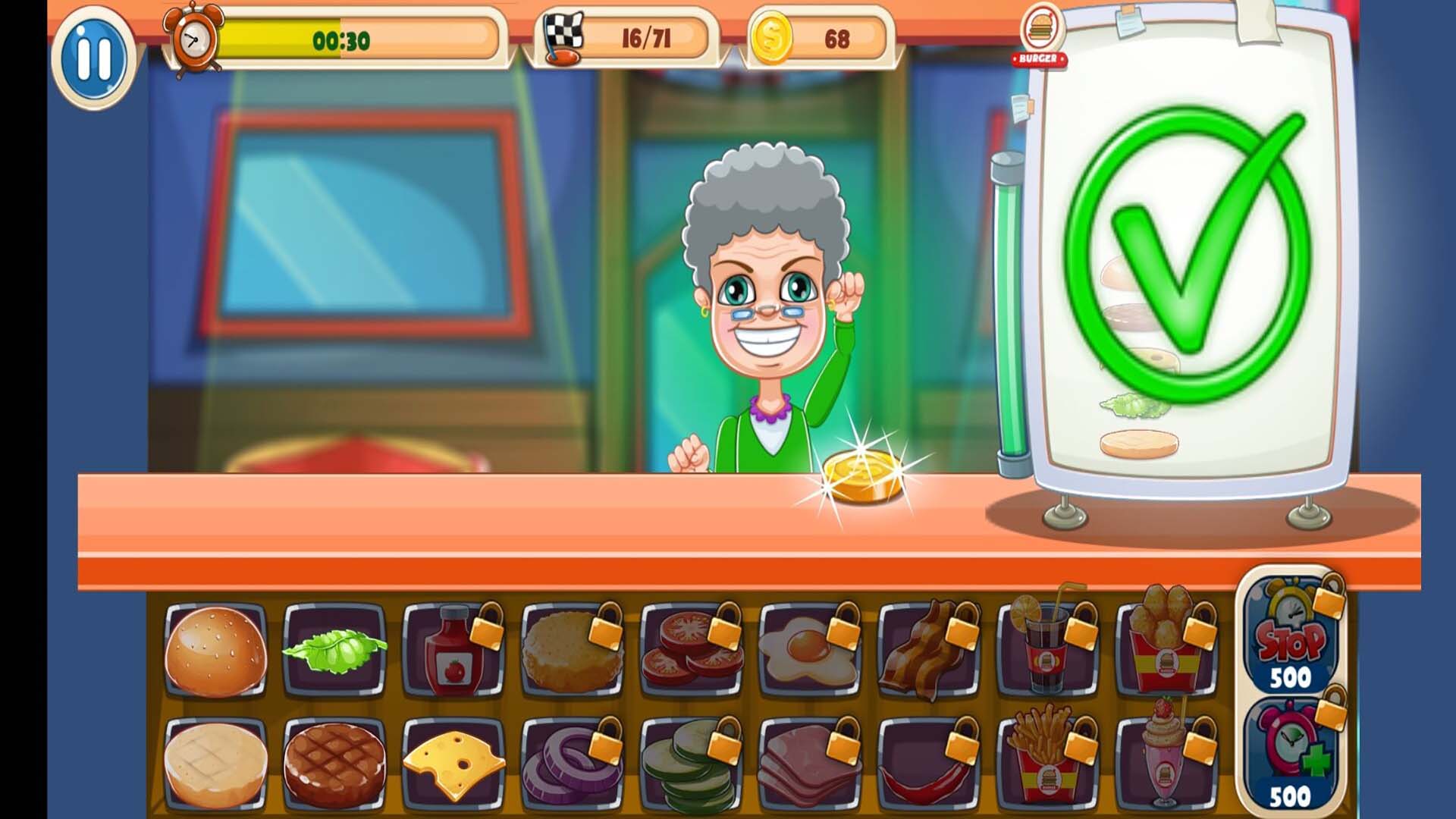Choose the locked bacon strips slot

[929, 651]
